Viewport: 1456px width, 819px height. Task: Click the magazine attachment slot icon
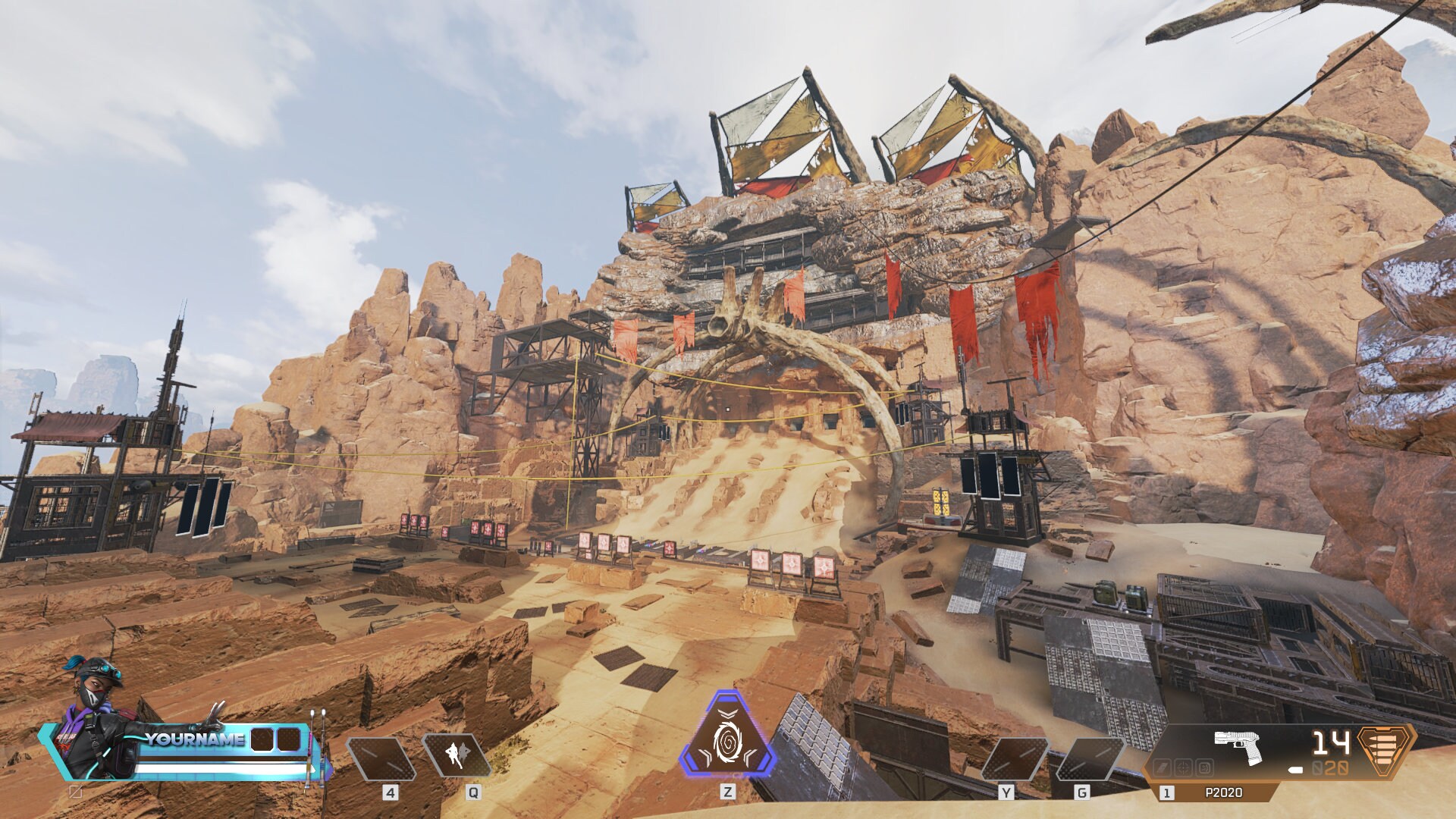tap(1204, 767)
